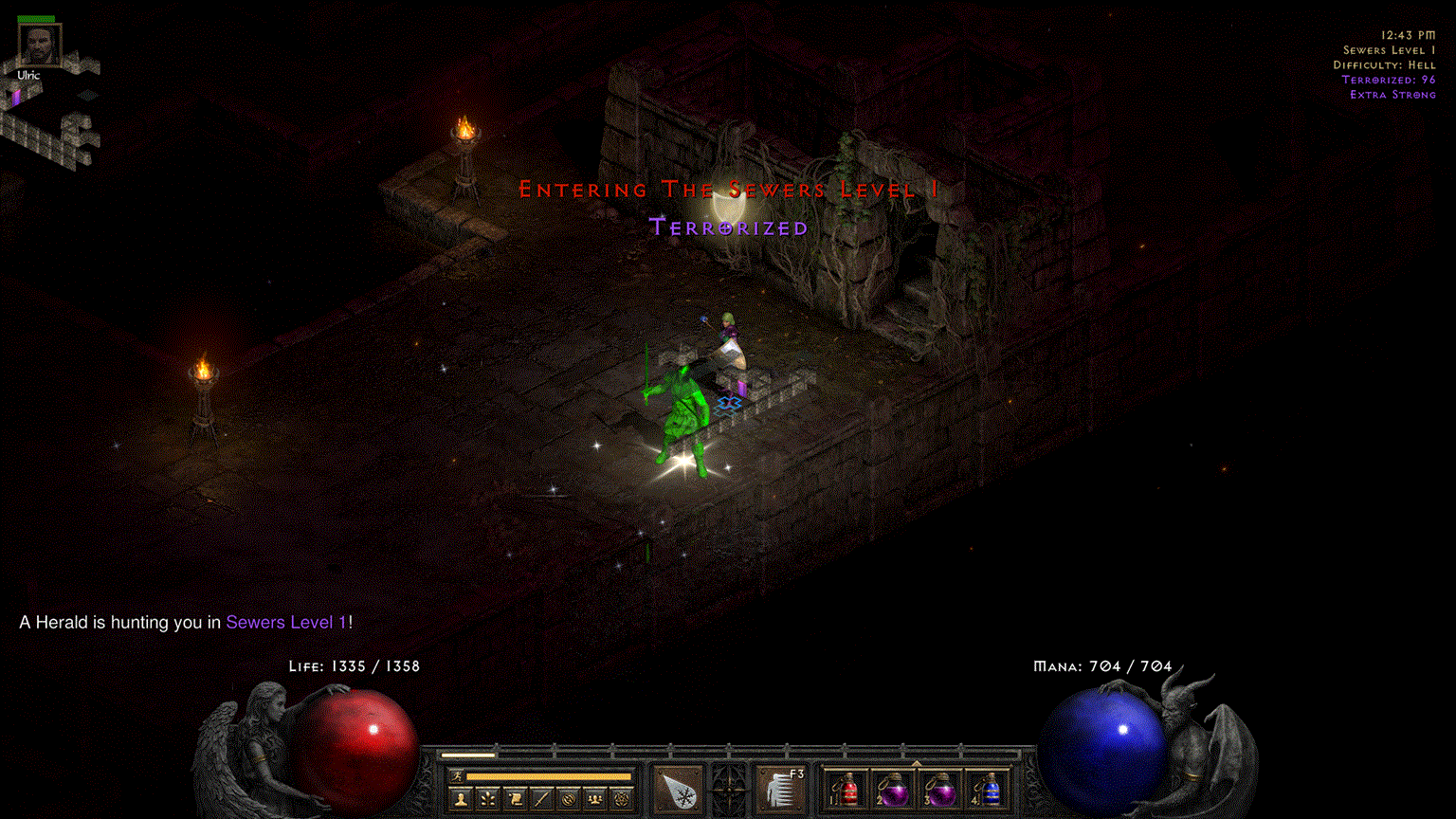Viewport: 1456px width, 819px height.
Task: Expand the belt using the small up arrow
Action: tap(917, 763)
